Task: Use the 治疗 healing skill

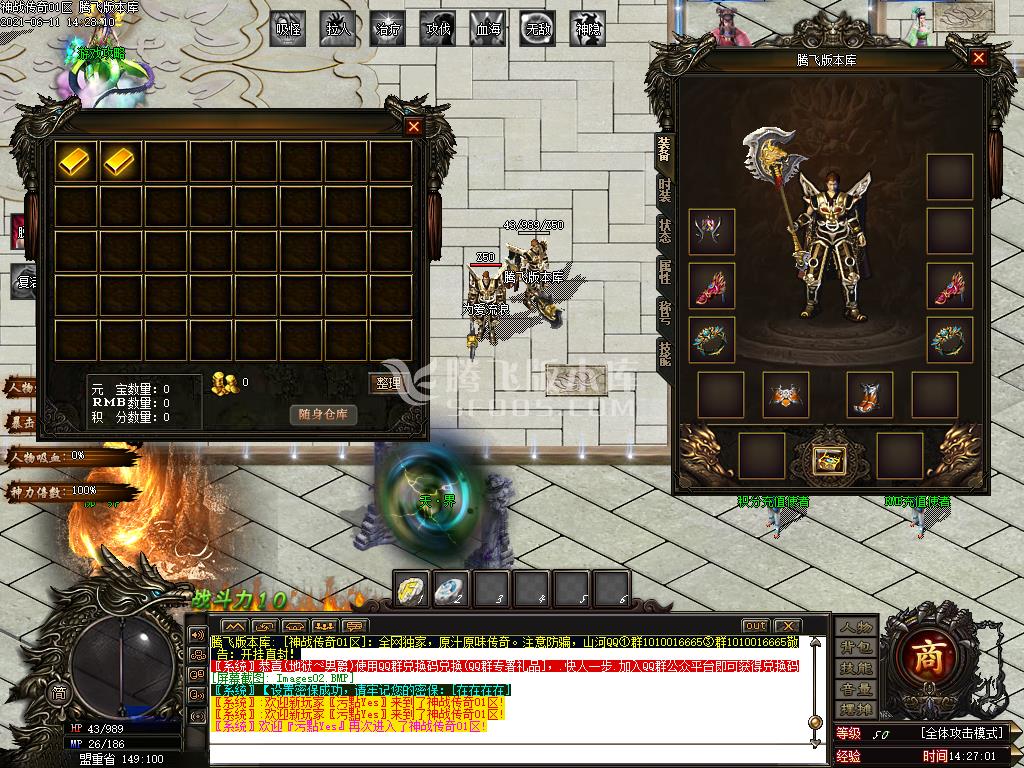Action: 388,29
